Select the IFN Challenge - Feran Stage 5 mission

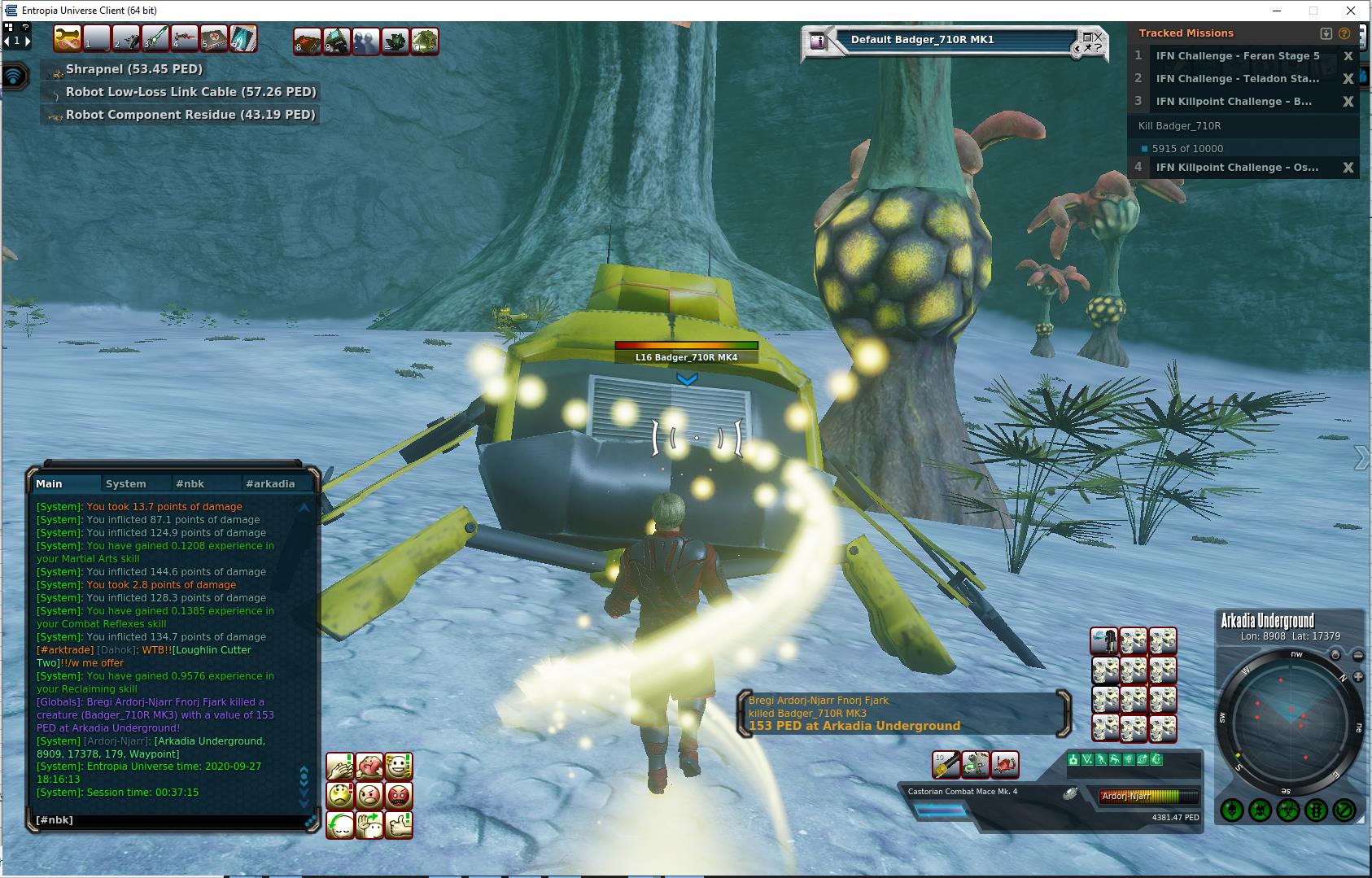[x=1237, y=56]
